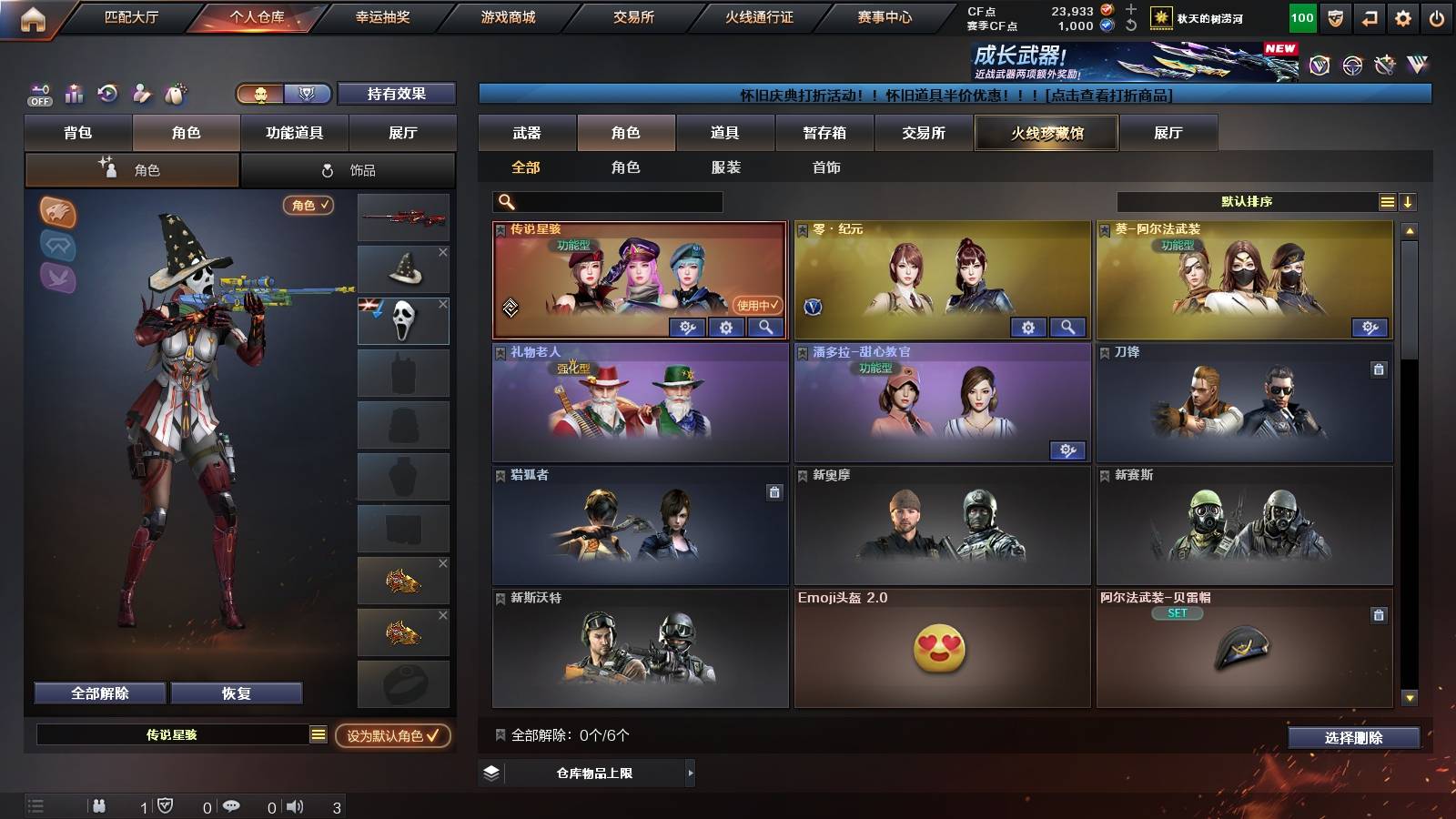Click the replay arrow icon in inventory toolbar
Image resolution: width=1456 pixels, height=819 pixels.
[x=106, y=92]
